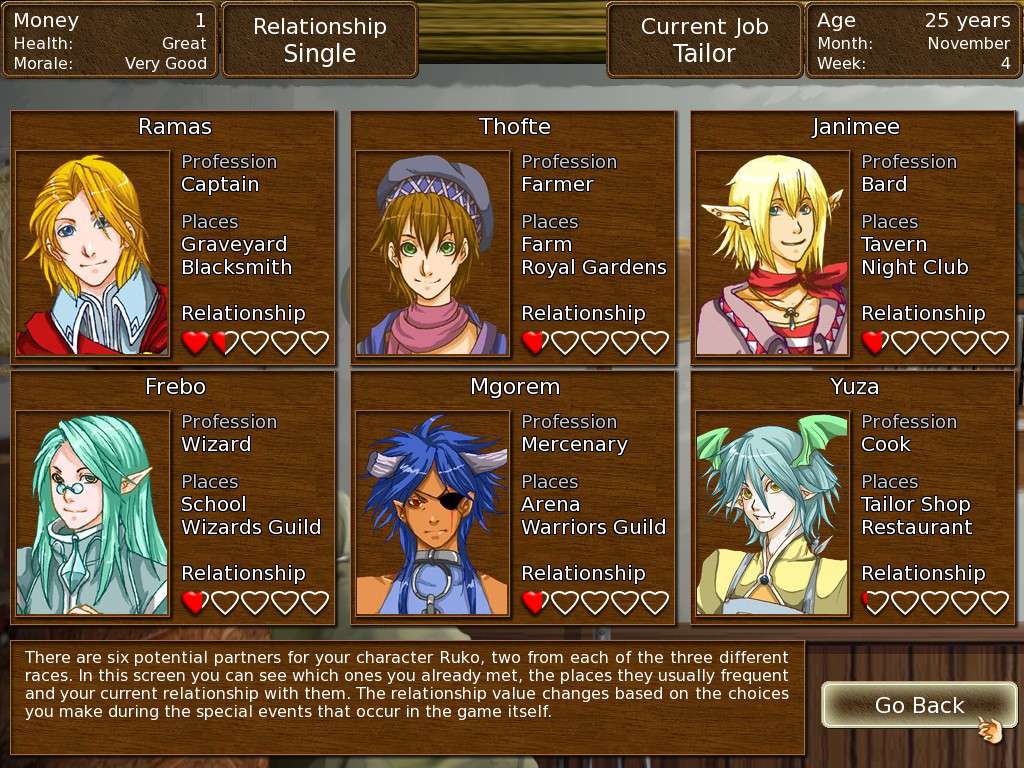The height and width of the screenshot is (768, 1024).
Task: Select Ramas's portrait
Action: [x=93, y=253]
